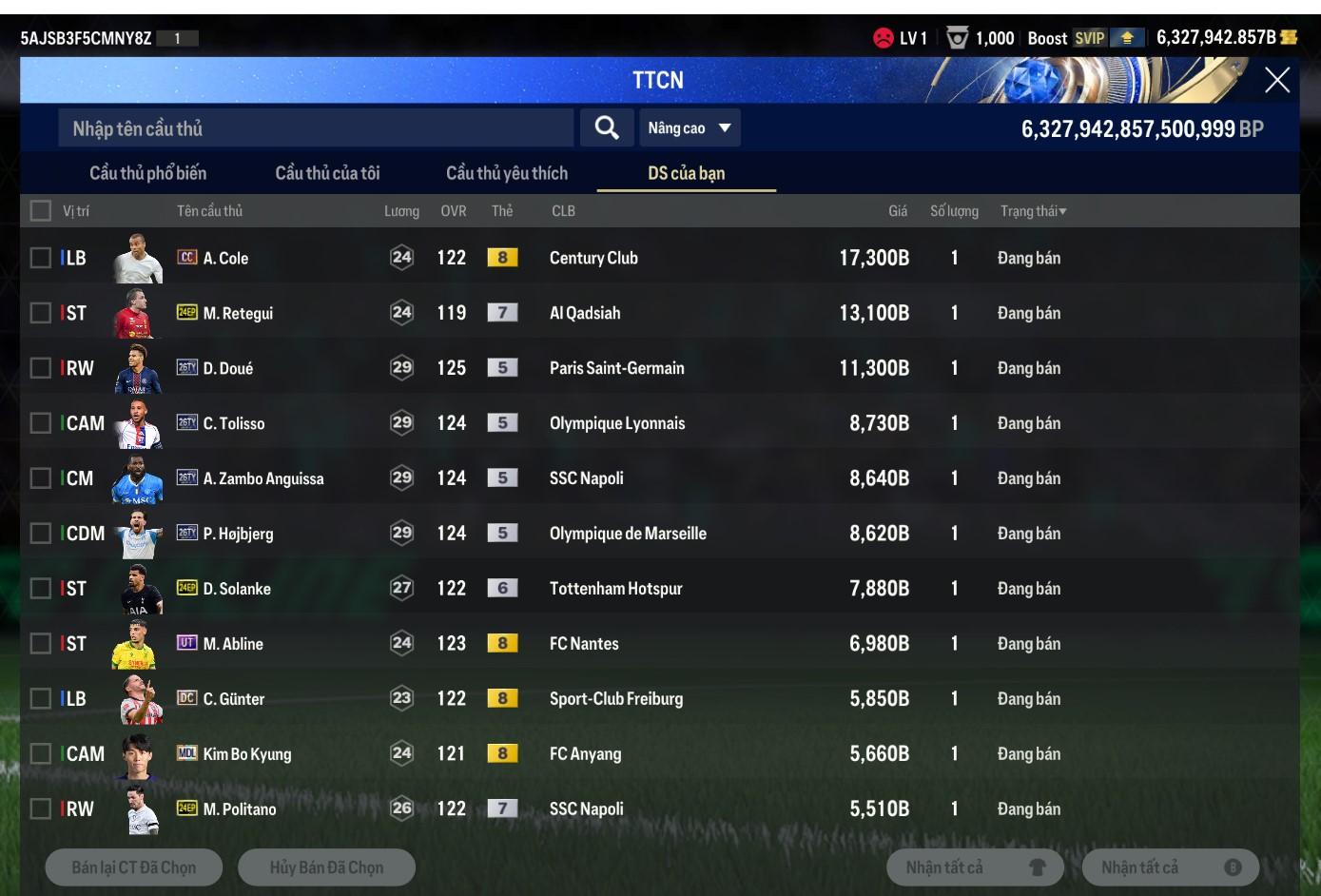The height and width of the screenshot is (896, 1321).
Task: Click Nhận tất cả with coin icon
Action: pyautogui.click(x=1170, y=867)
